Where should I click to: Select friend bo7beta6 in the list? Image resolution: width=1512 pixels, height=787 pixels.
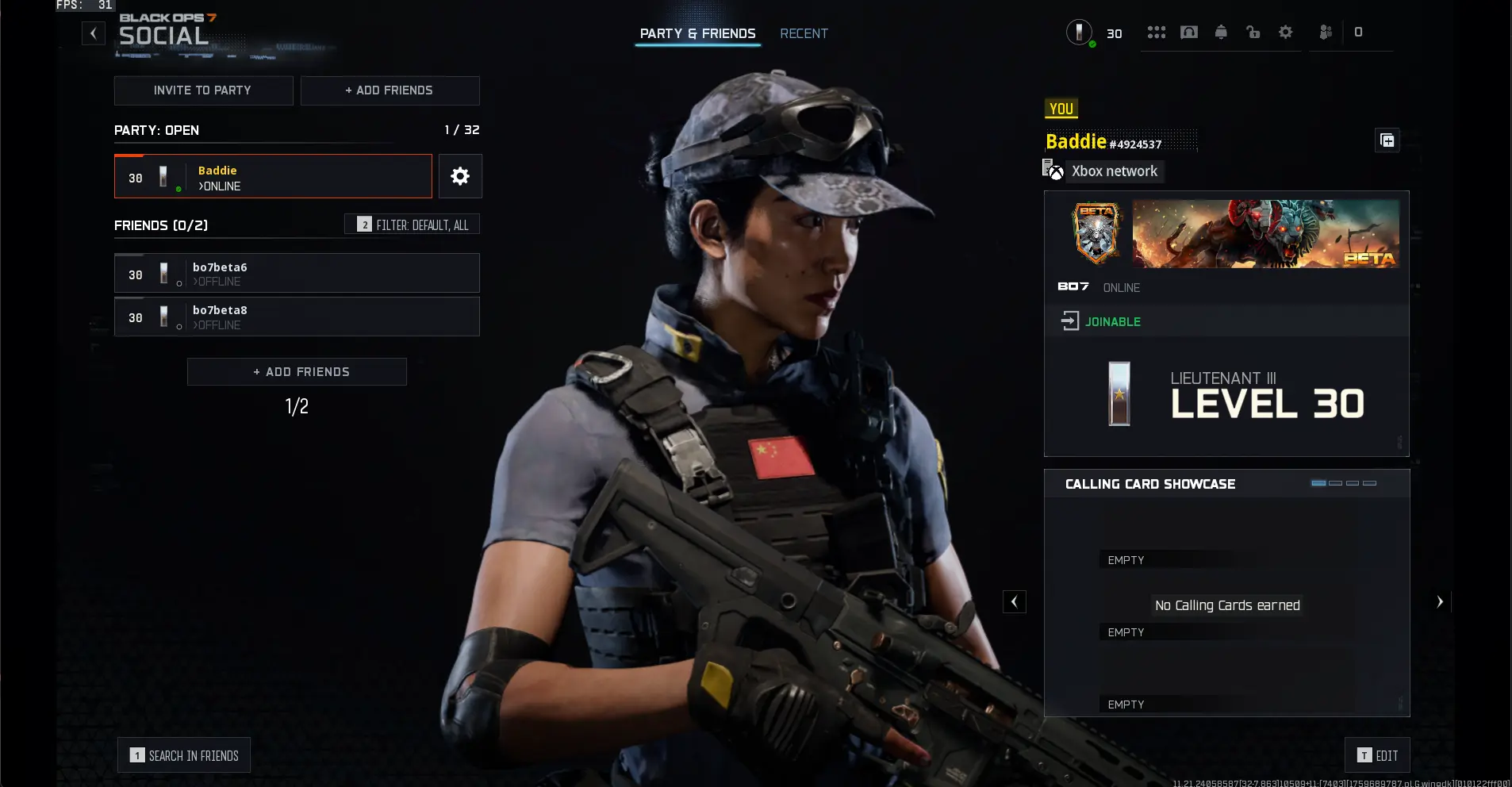coord(297,274)
